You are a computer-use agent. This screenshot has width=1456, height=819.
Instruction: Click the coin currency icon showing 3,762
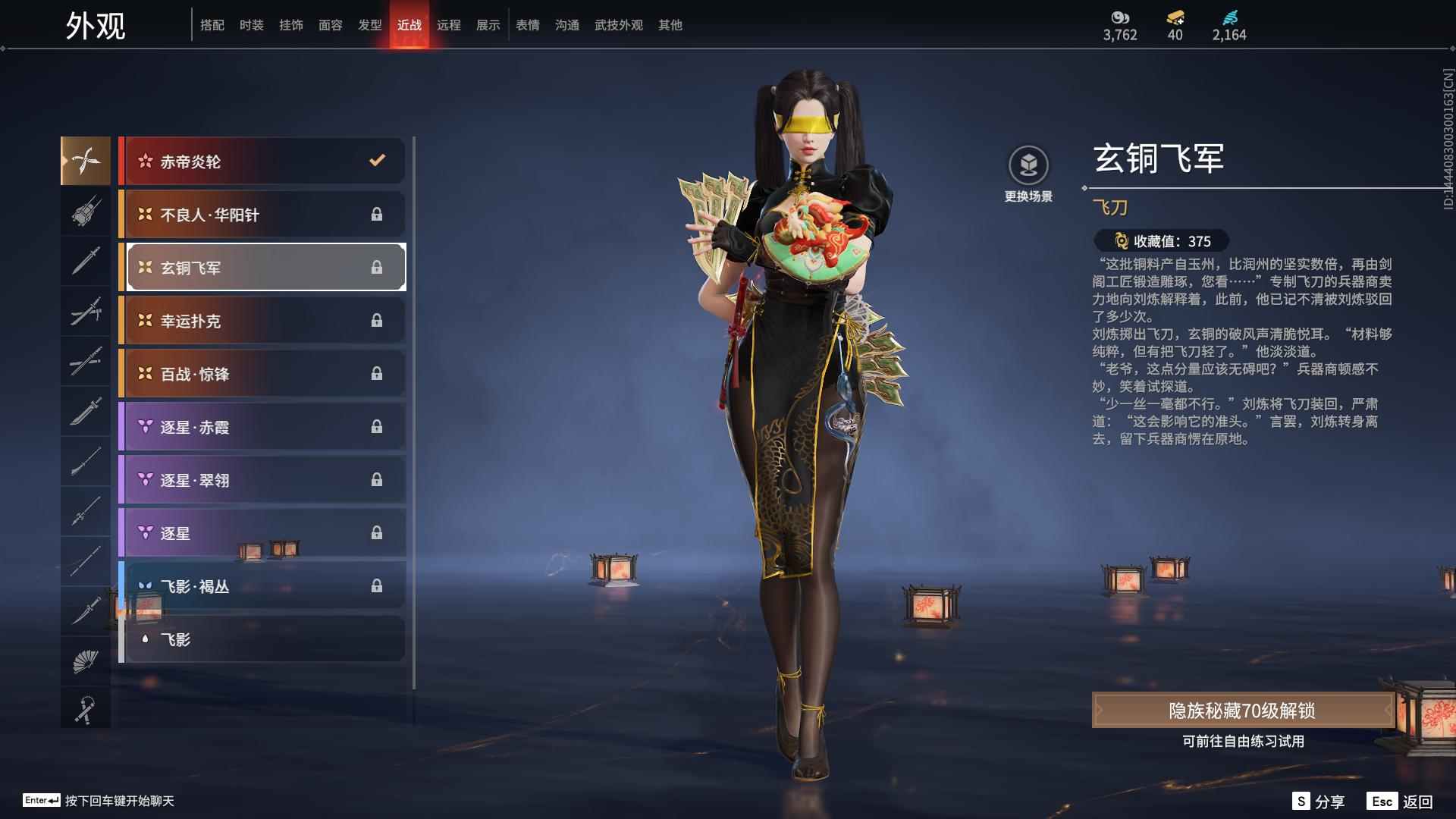pos(1121,17)
